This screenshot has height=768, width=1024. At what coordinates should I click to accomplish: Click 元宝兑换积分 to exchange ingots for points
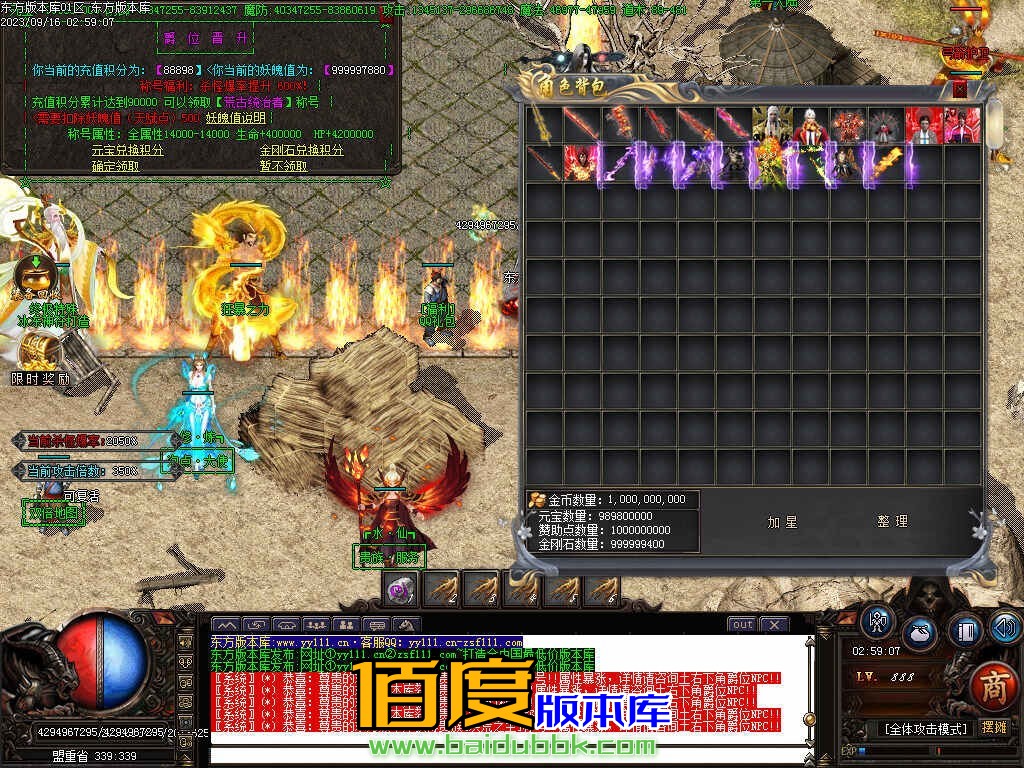click(x=127, y=150)
